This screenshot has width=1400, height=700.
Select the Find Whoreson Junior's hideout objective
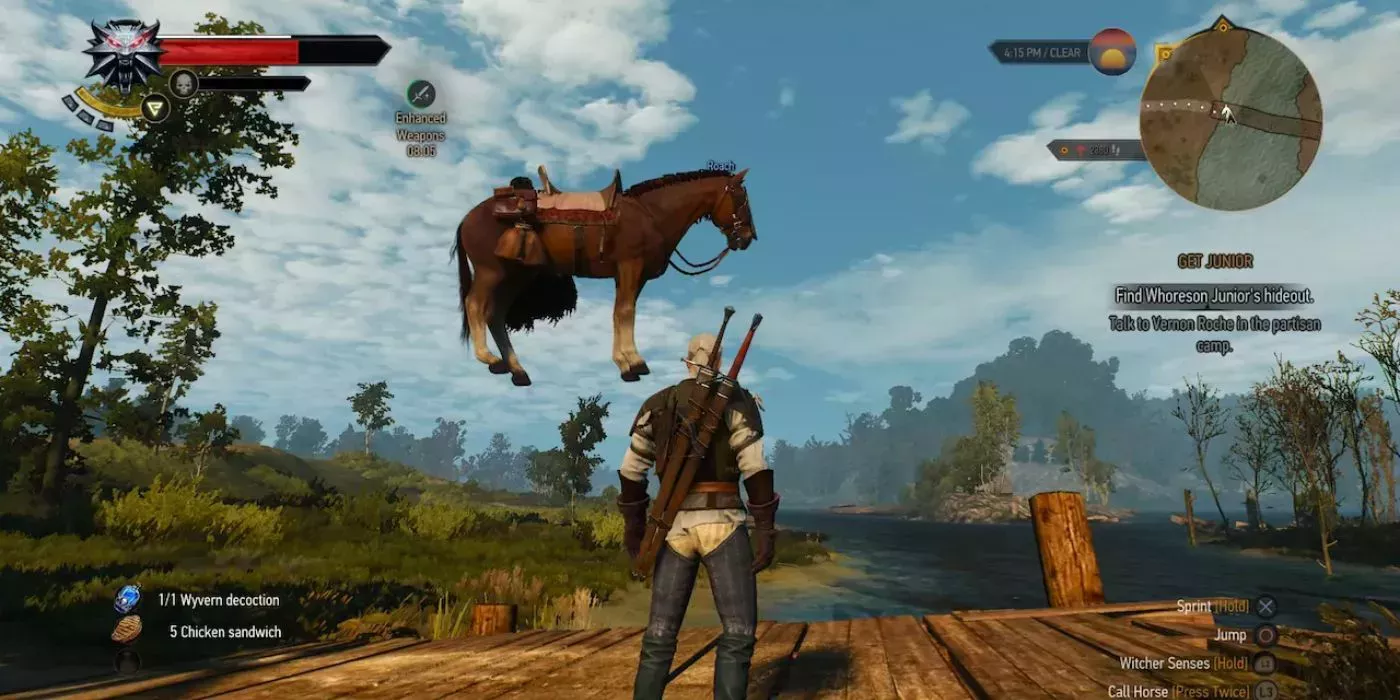(1214, 296)
